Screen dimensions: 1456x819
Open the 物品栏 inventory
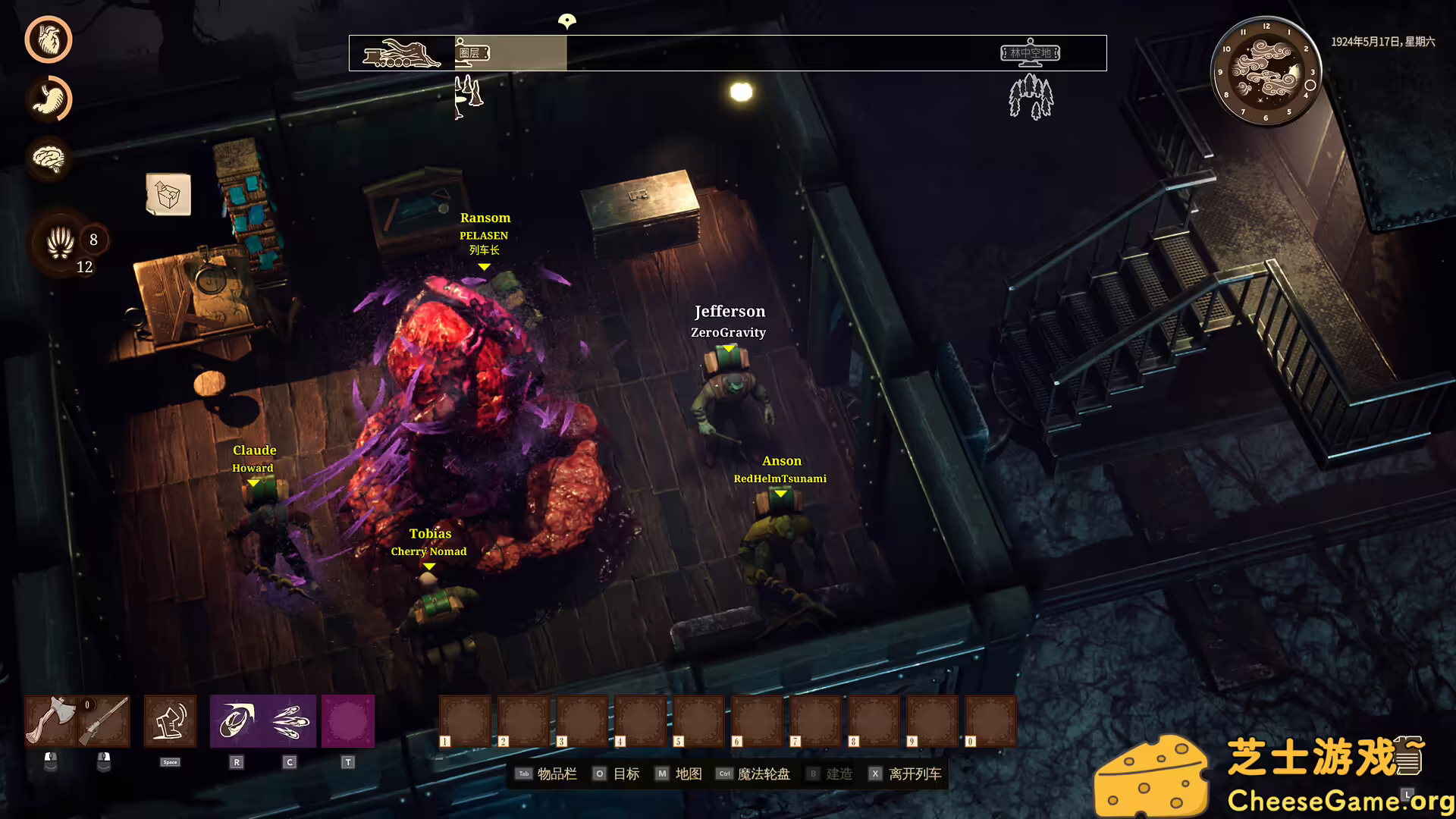tap(557, 773)
